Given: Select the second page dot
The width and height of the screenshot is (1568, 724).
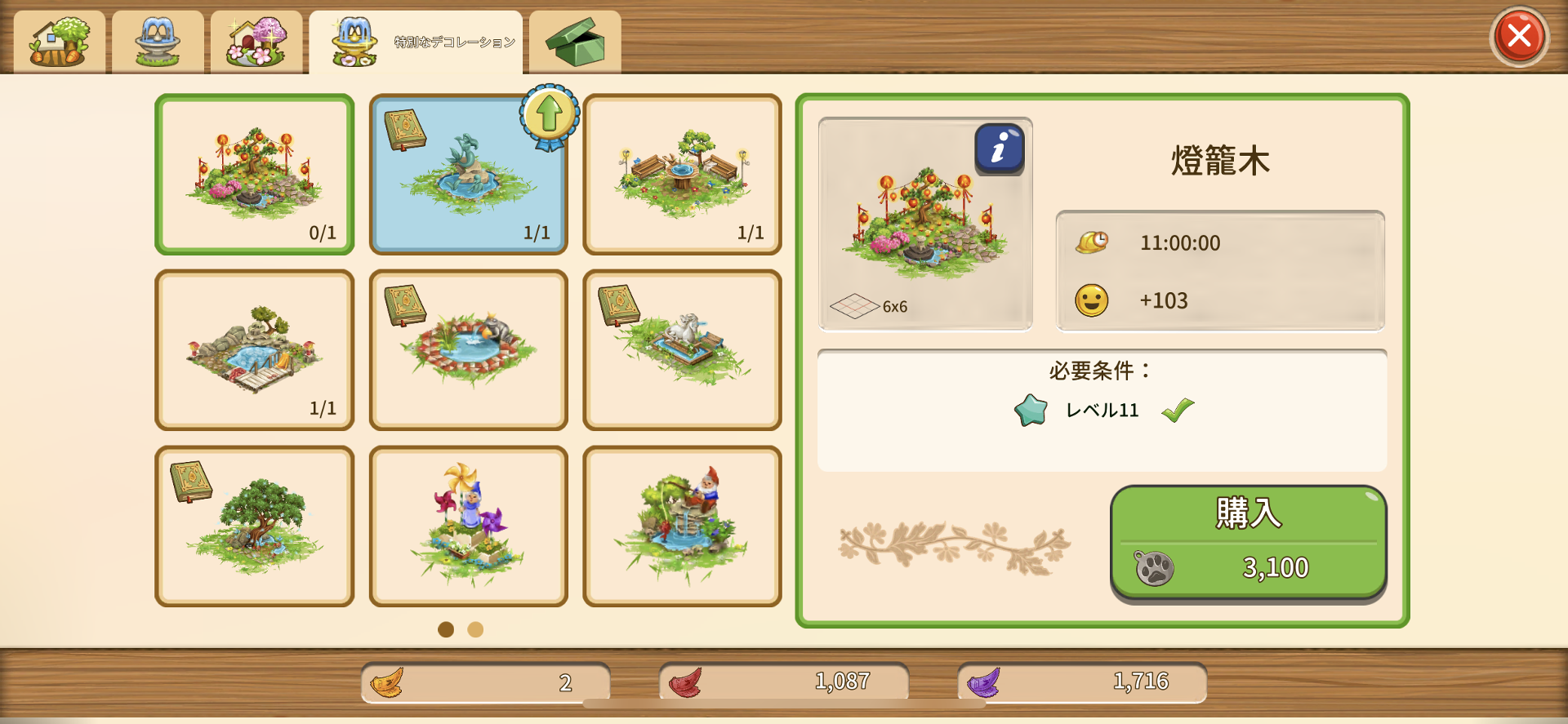Looking at the screenshot, I should coord(475,630).
